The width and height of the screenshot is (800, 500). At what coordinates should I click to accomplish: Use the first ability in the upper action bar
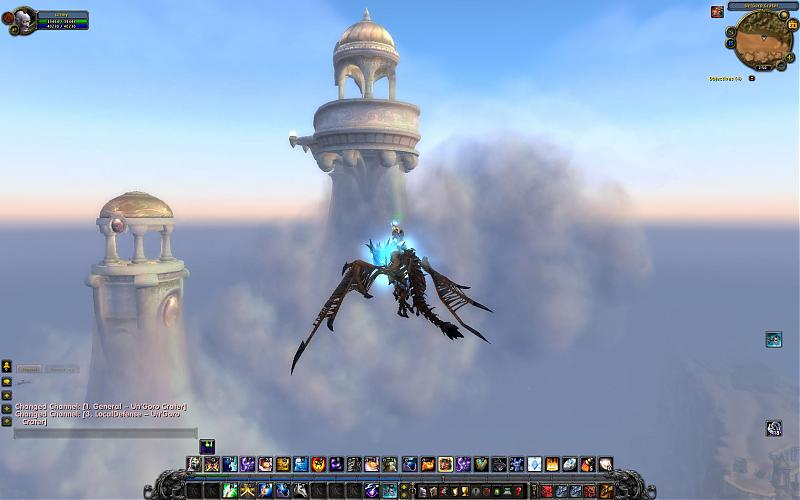194,464
